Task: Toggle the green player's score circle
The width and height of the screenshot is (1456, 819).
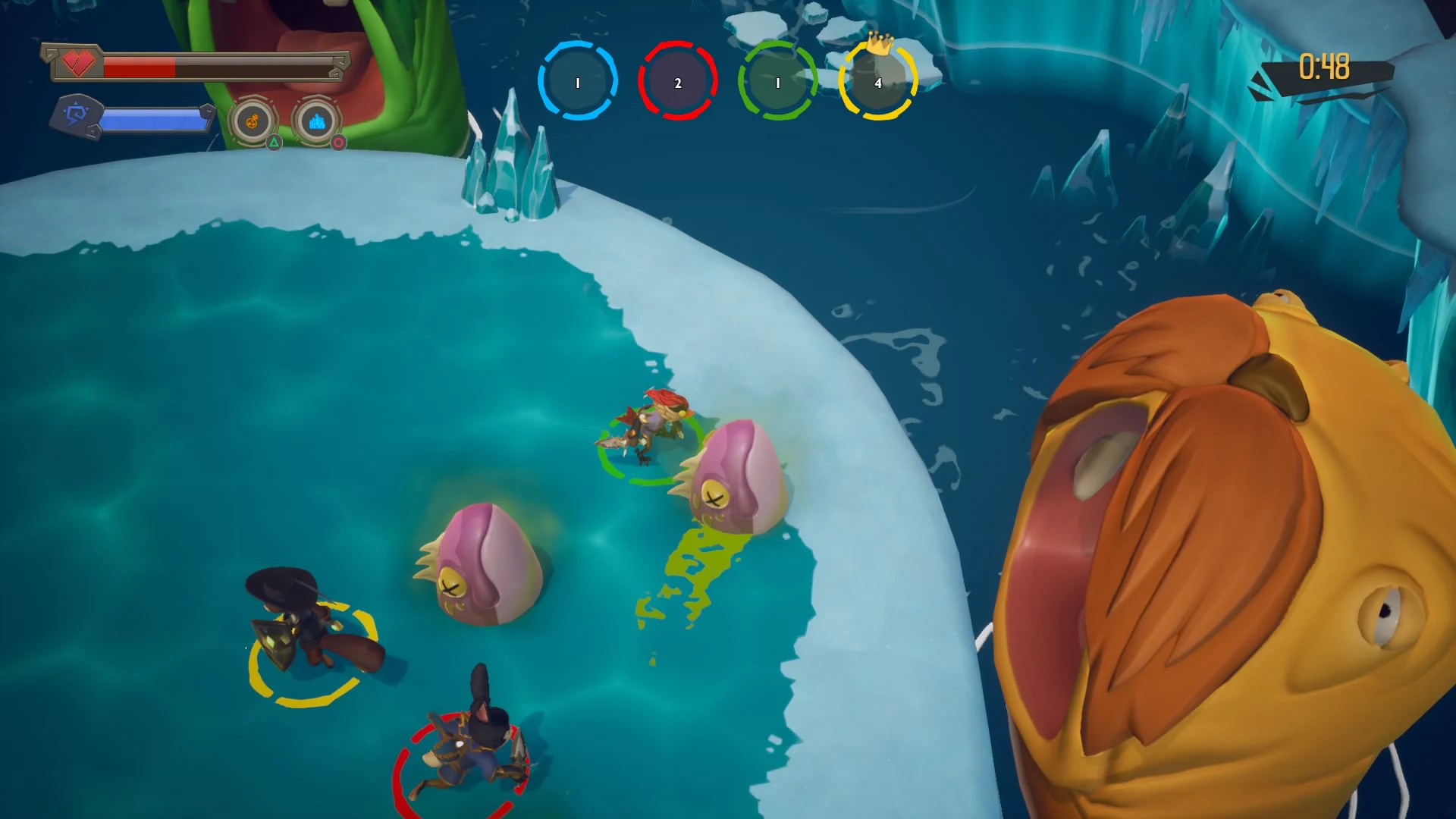Action: (x=777, y=82)
